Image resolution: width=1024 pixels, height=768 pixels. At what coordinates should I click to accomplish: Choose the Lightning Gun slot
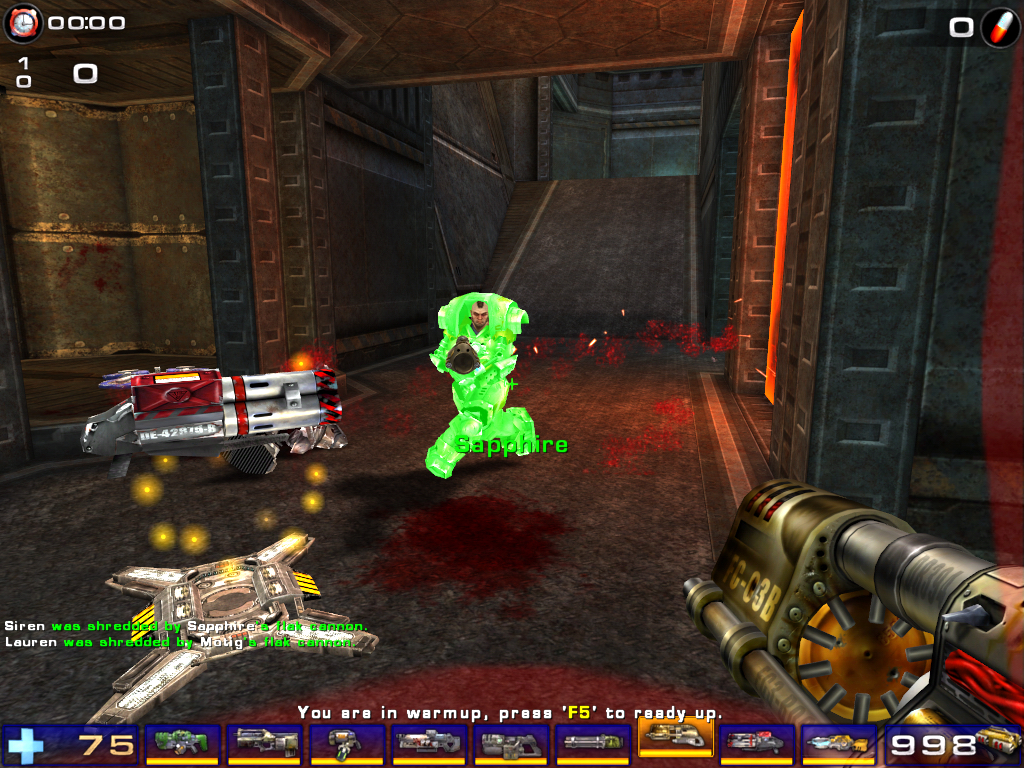pyautogui.click(x=839, y=743)
